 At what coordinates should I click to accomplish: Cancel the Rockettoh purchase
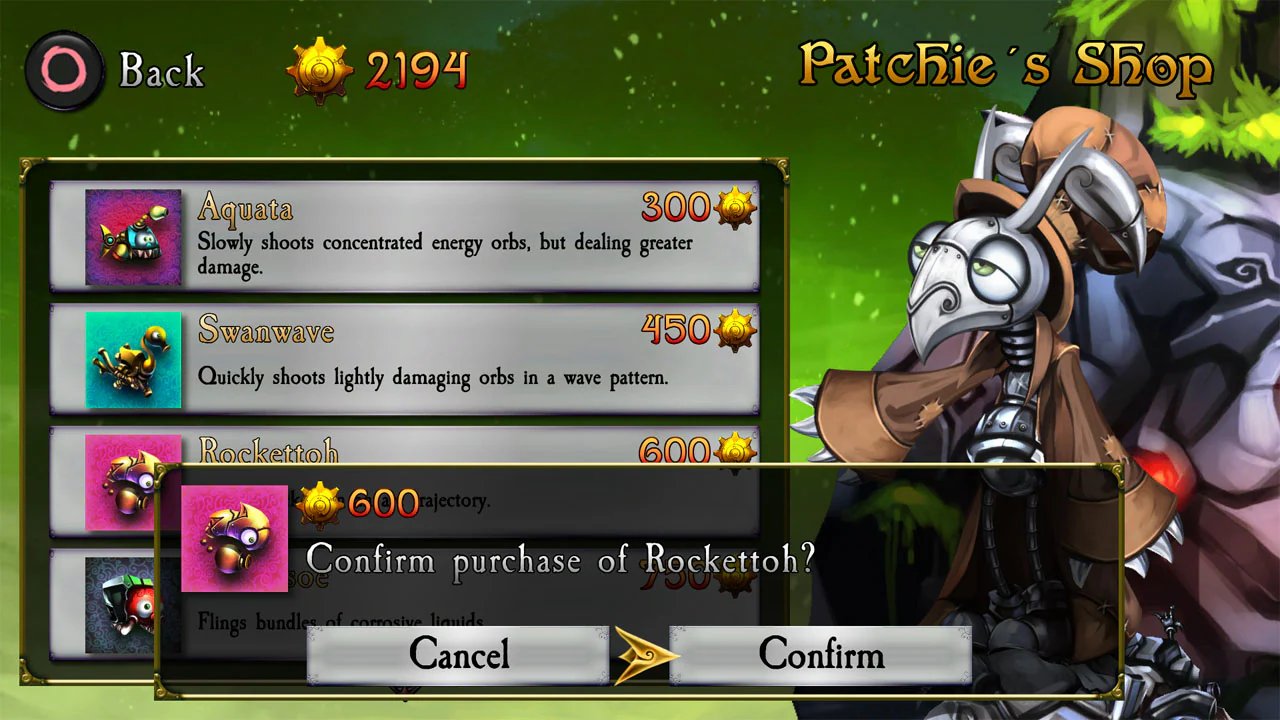tap(459, 655)
